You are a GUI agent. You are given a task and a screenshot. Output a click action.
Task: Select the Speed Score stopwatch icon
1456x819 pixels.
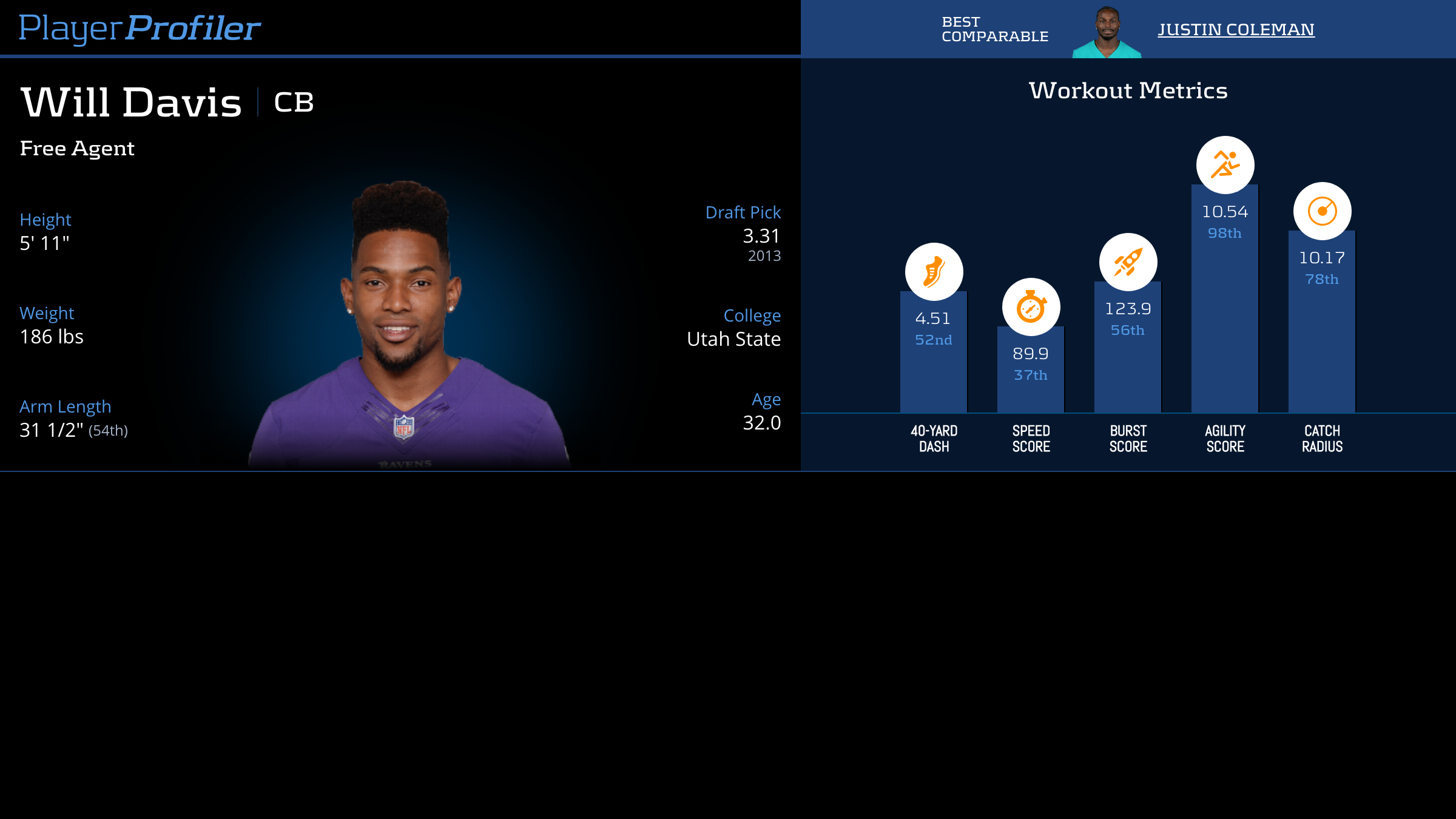(1031, 307)
